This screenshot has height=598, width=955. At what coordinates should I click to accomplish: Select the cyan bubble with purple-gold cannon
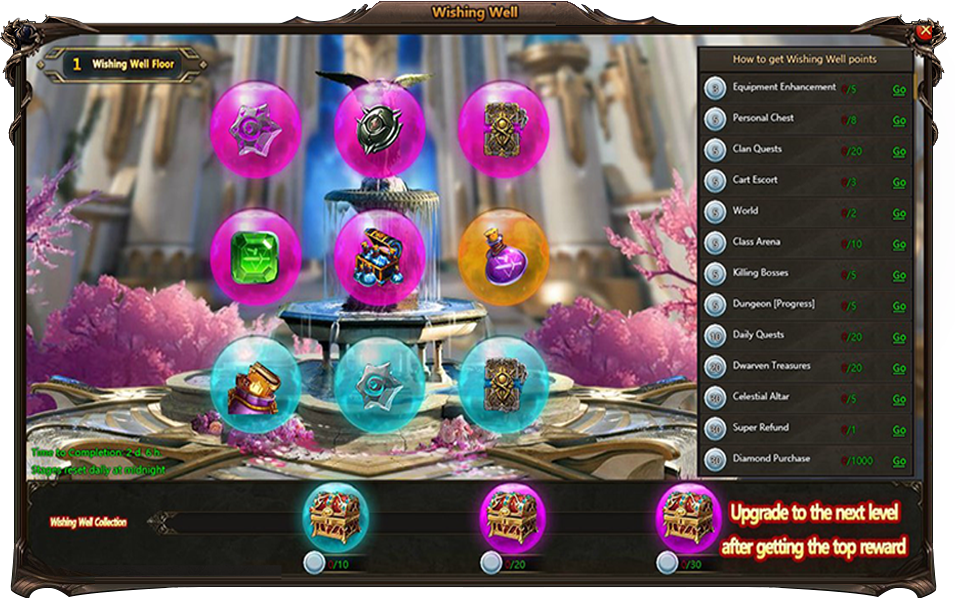click(x=256, y=381)
